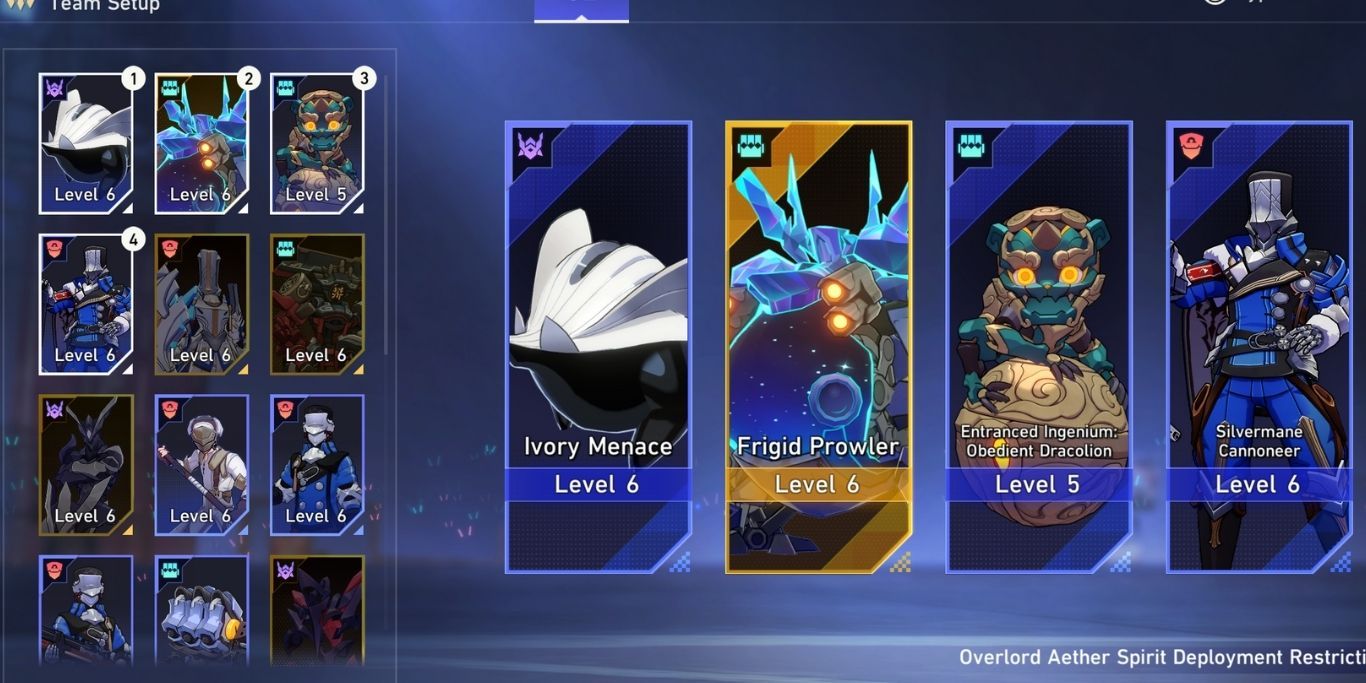Select the red and black creature thumbnail in the bottom row
The image size is (1366, 683).
coord(317,610)
